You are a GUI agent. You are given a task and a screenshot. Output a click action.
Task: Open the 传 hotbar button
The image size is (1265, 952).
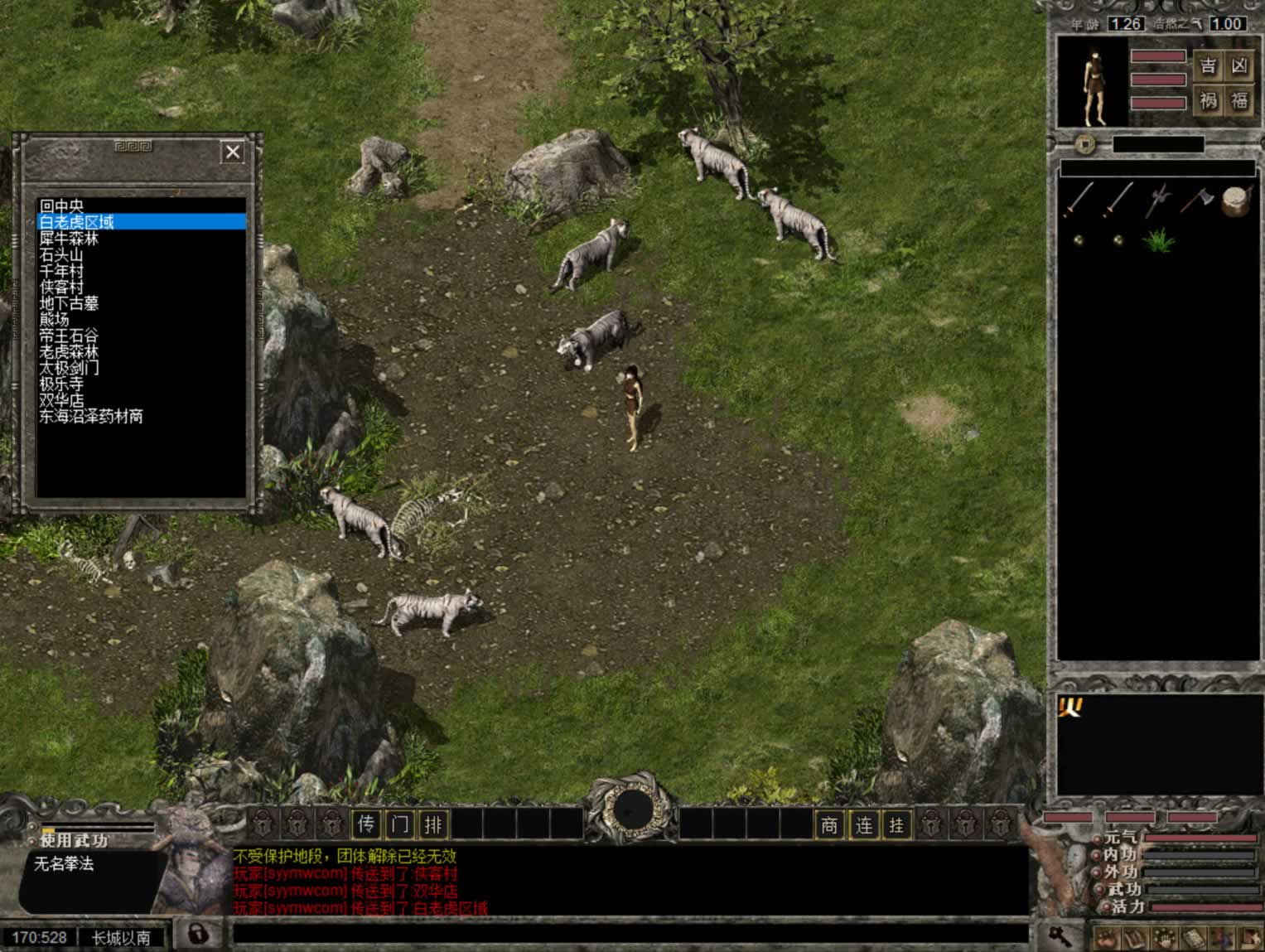[367, 824]
